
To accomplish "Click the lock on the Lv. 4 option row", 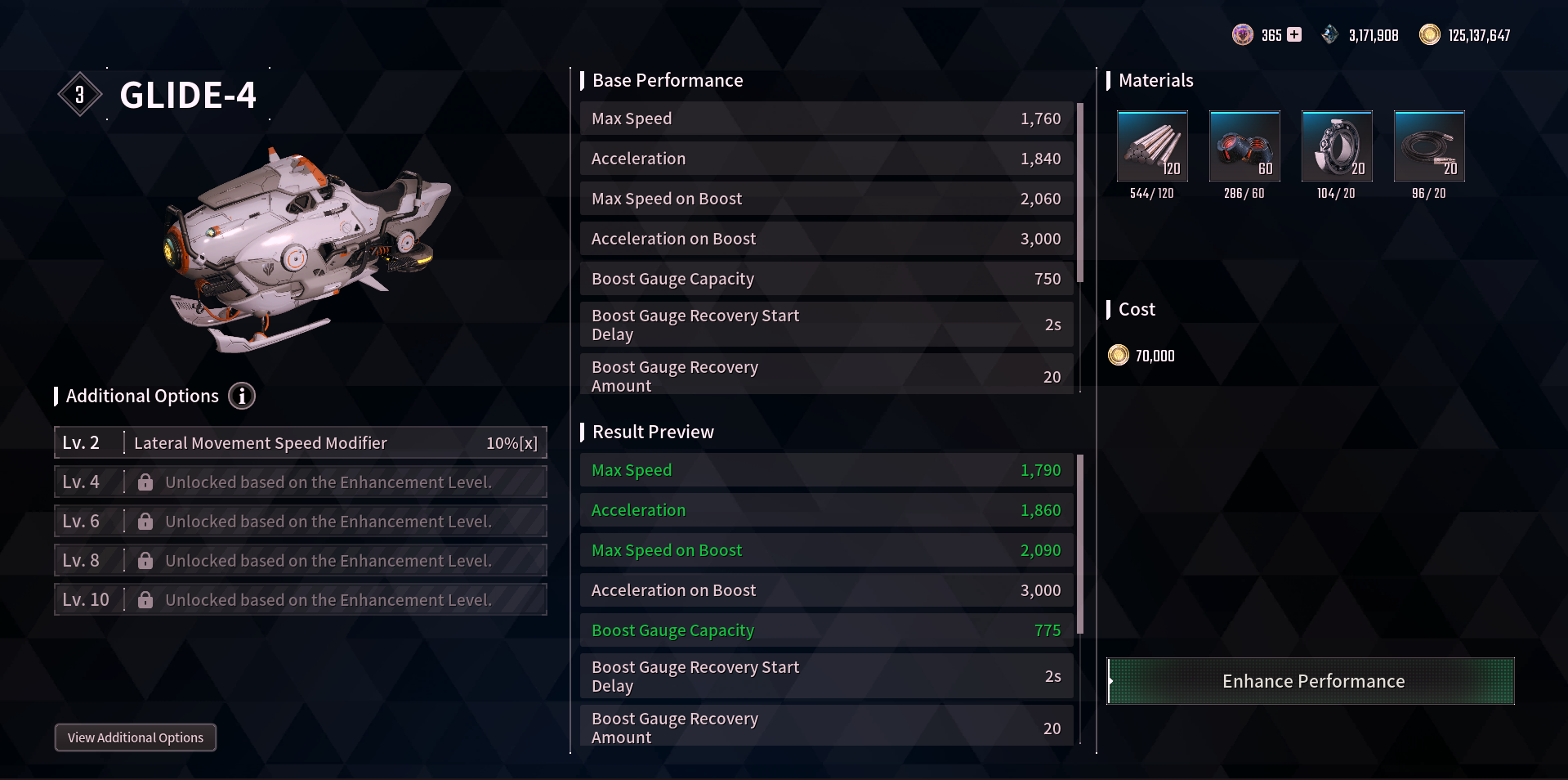I will click(145, 482).
